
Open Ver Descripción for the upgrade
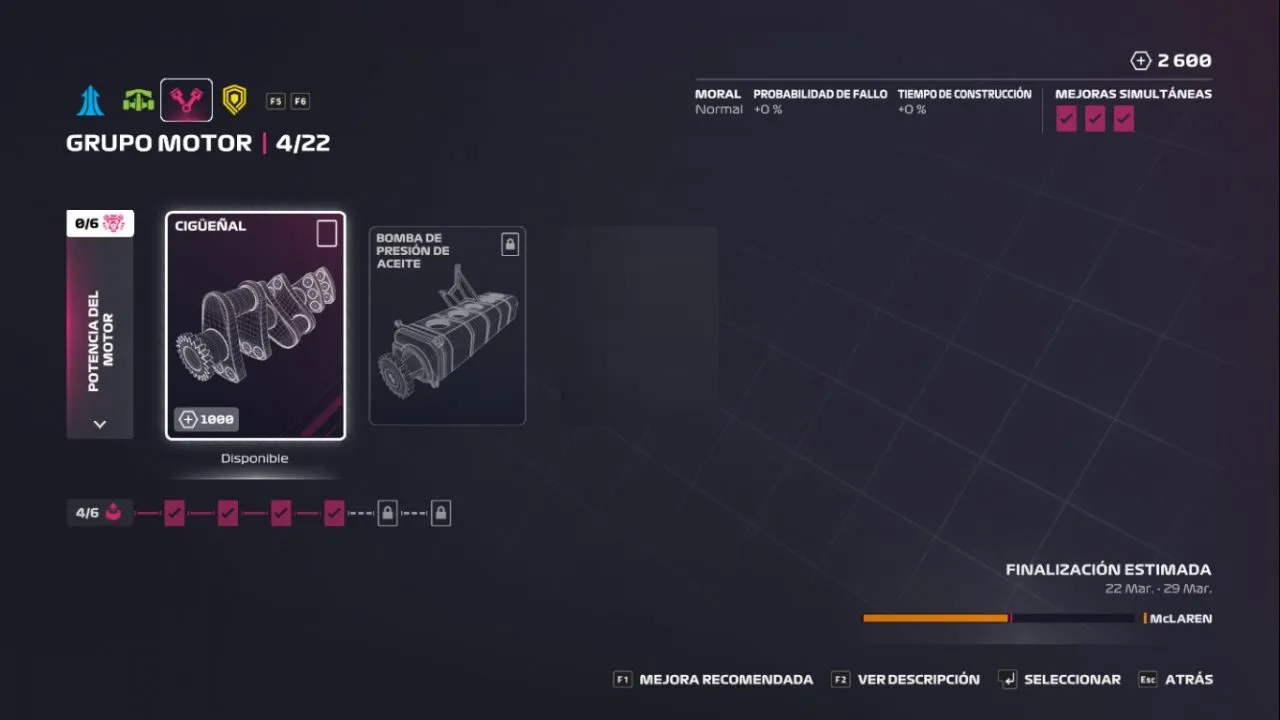pyautogui.click(x=907, y=680)
